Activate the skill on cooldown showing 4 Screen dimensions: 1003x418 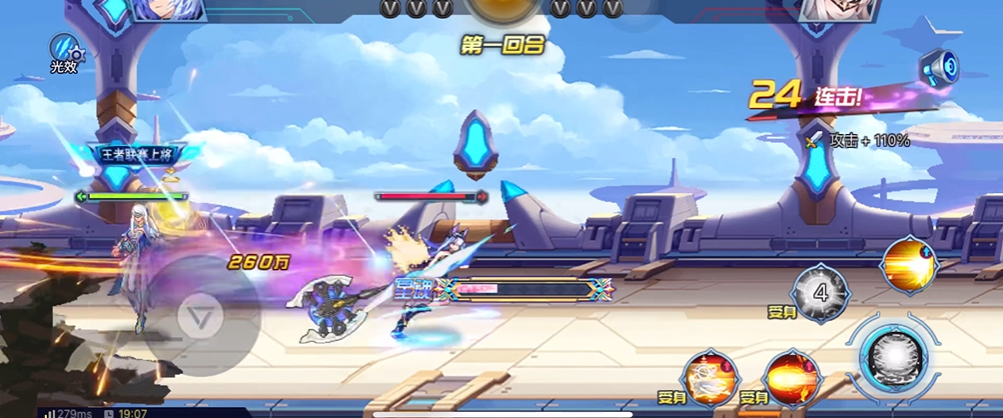coord(820,293)
